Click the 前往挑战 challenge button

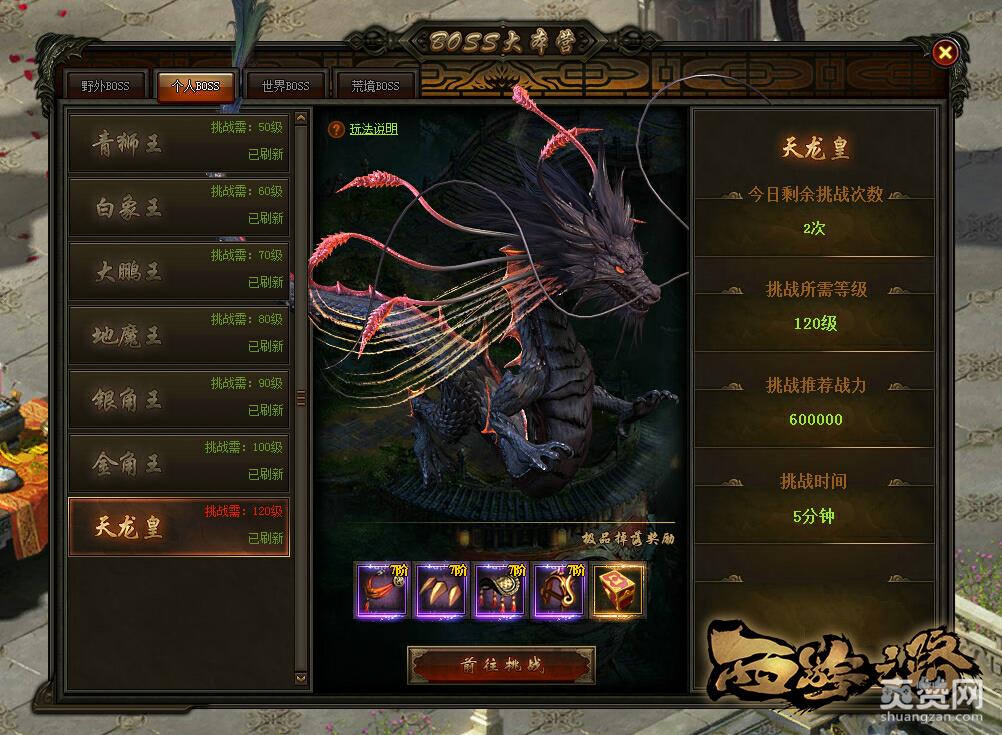click(501, 665)
